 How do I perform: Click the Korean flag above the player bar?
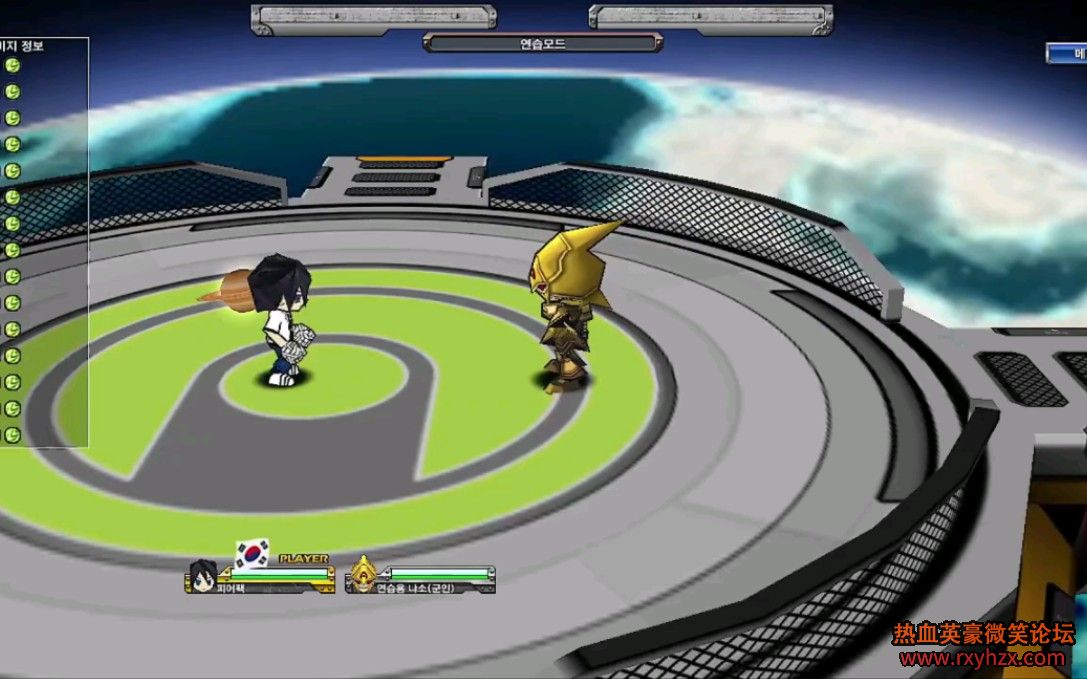pos(253,553)
